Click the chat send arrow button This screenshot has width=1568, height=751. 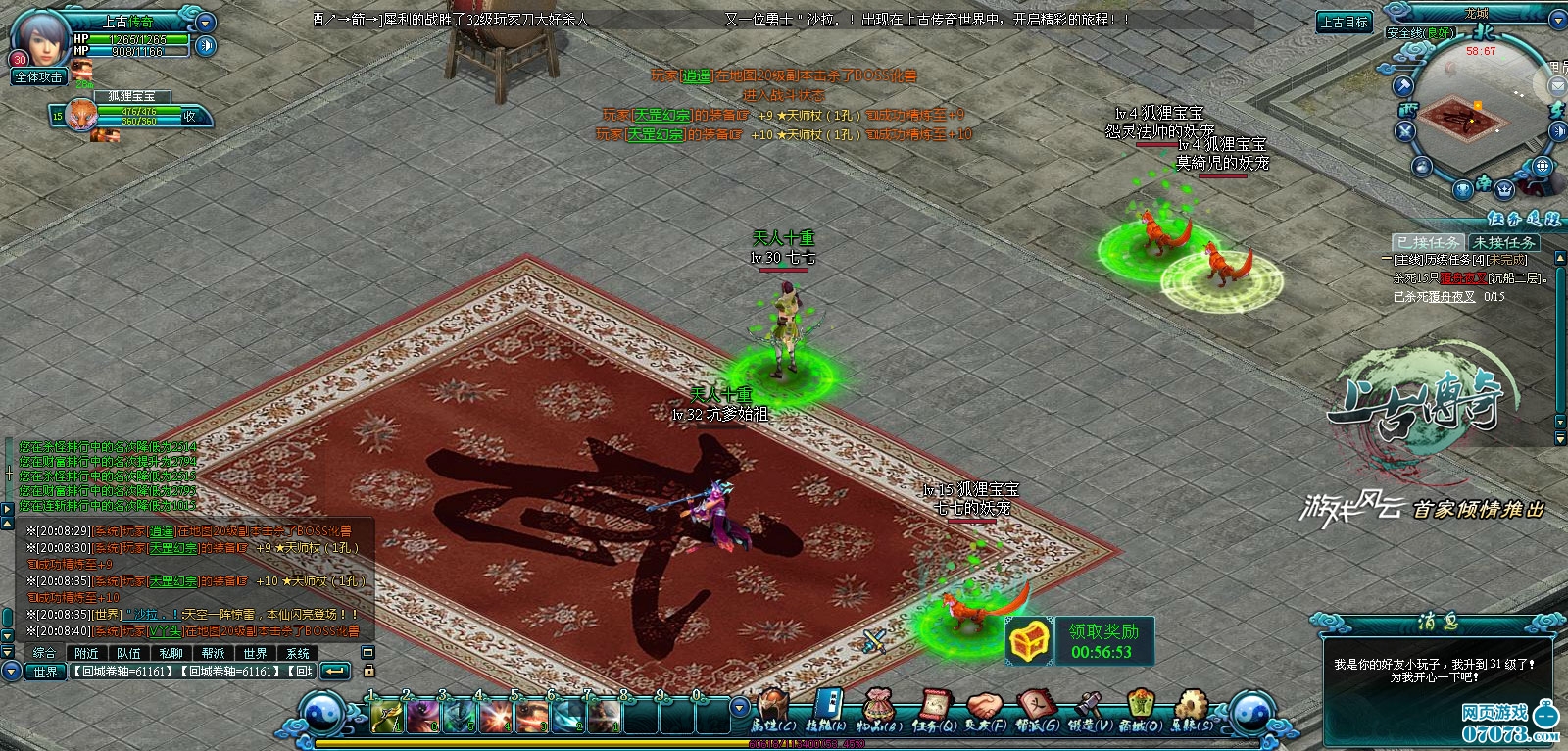(x=335, y=672)
